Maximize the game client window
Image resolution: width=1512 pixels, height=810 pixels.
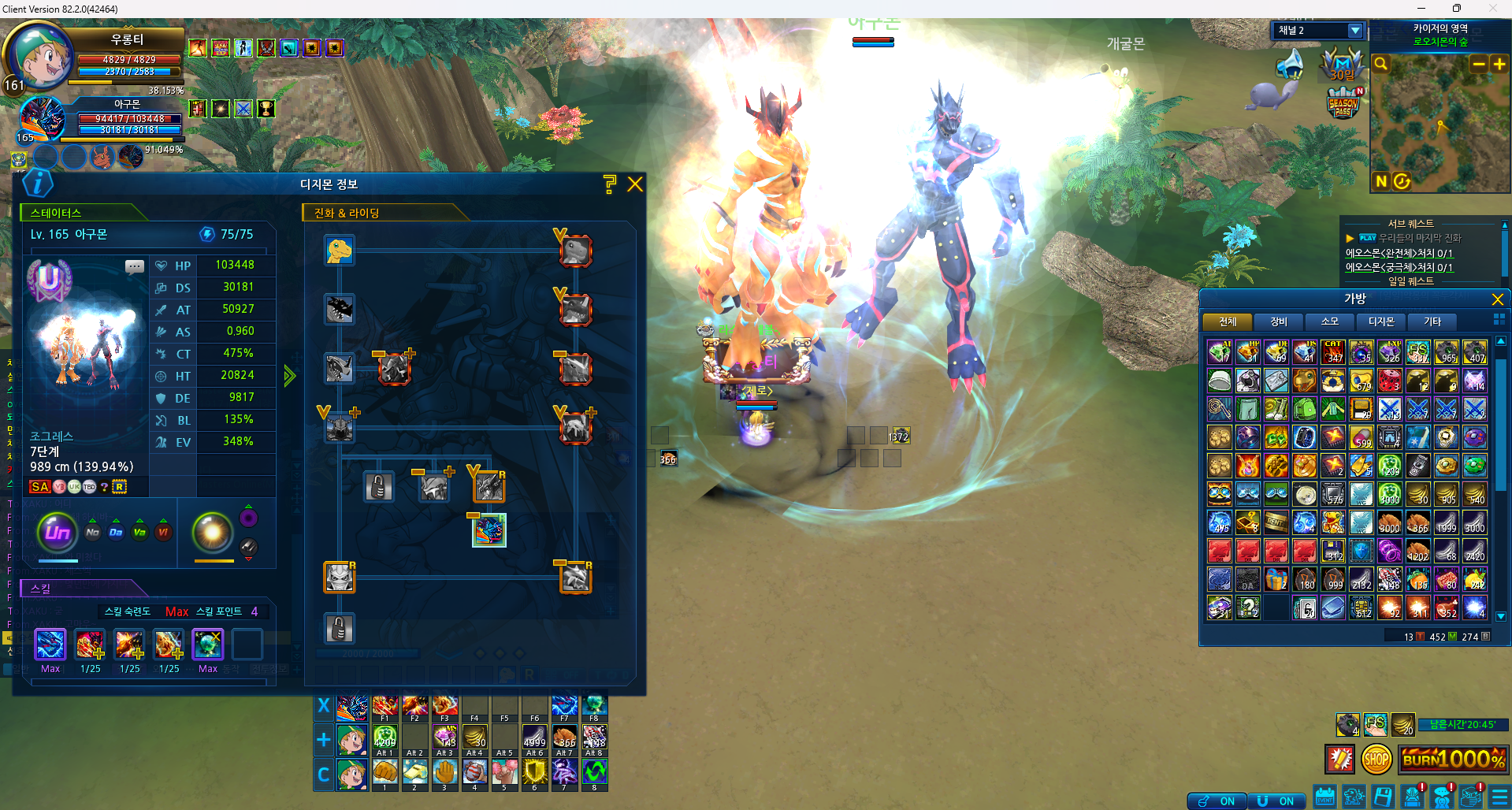(x=1457, y=9)
